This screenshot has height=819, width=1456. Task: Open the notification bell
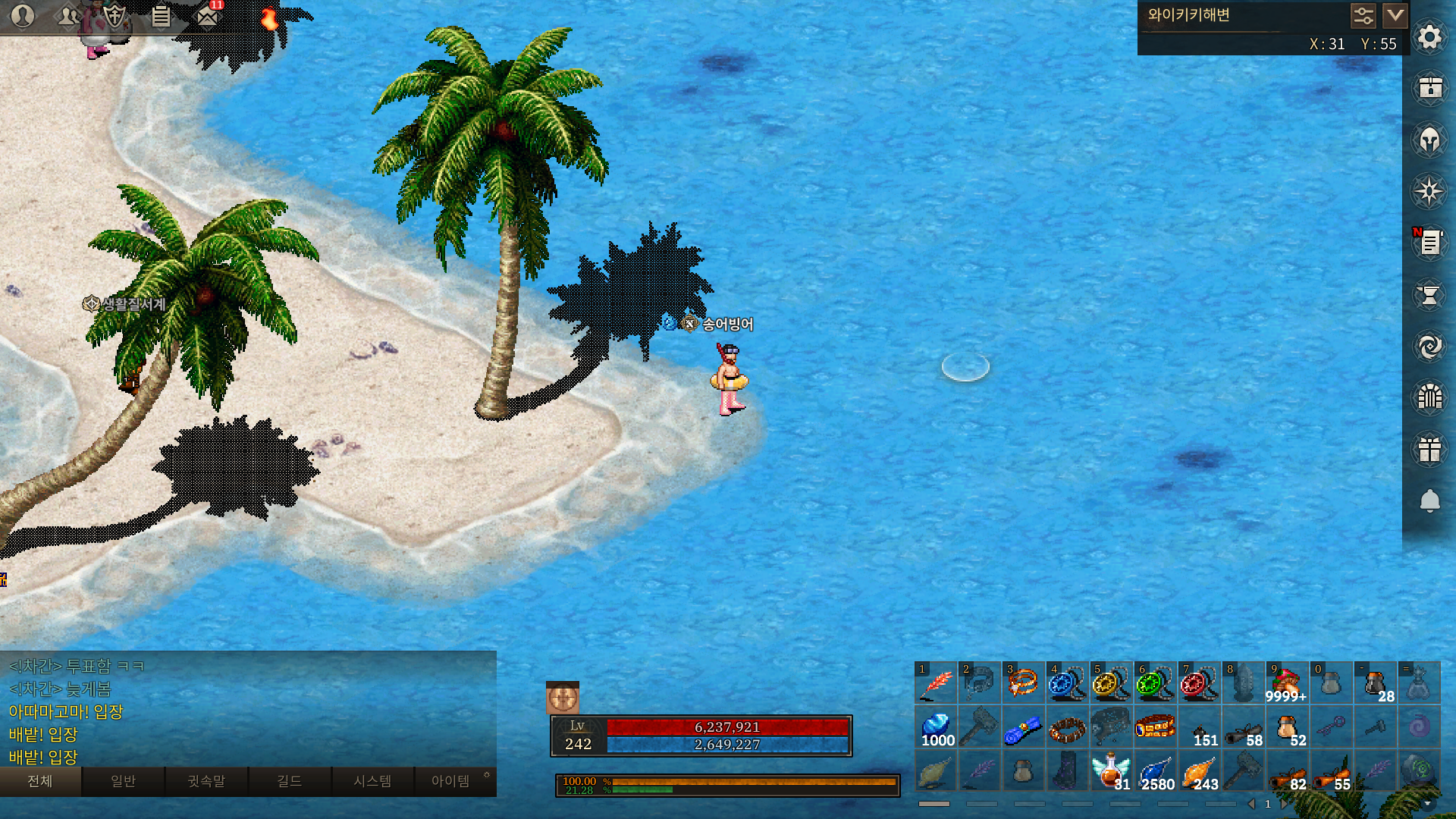pyautogui.click(x=1429, y=500)
